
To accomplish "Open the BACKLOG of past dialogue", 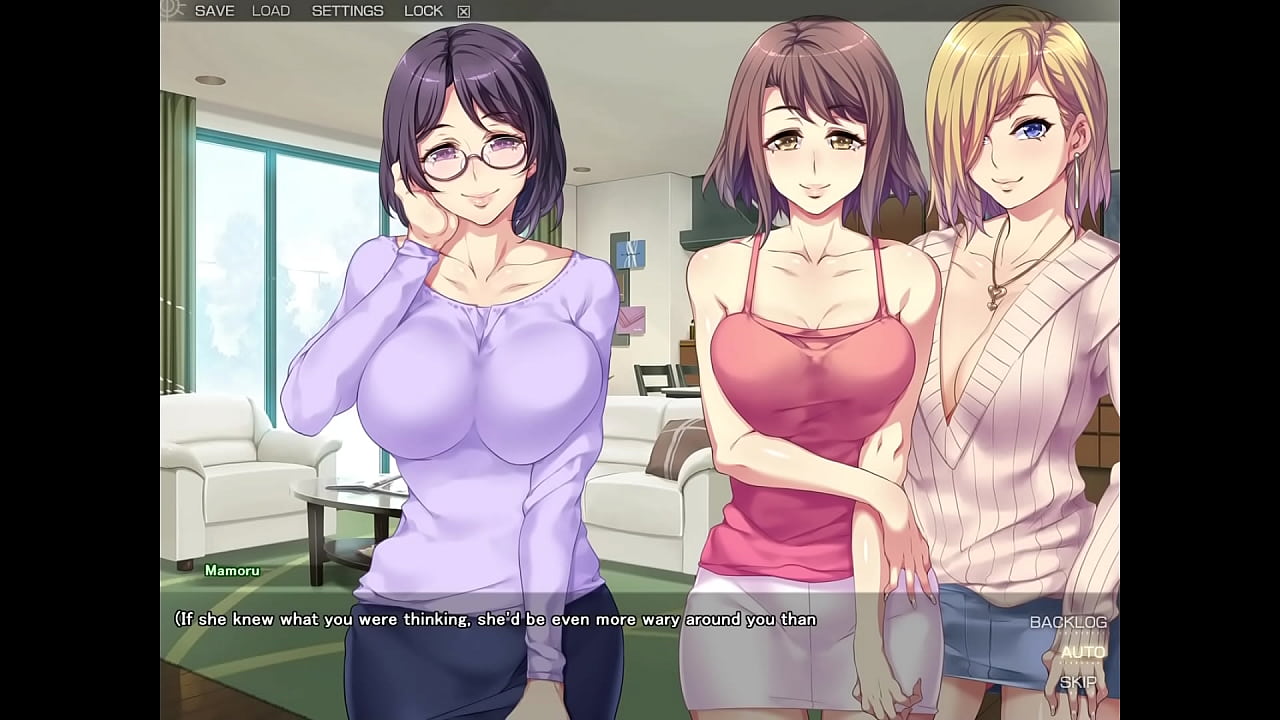I will [1068, 622].
